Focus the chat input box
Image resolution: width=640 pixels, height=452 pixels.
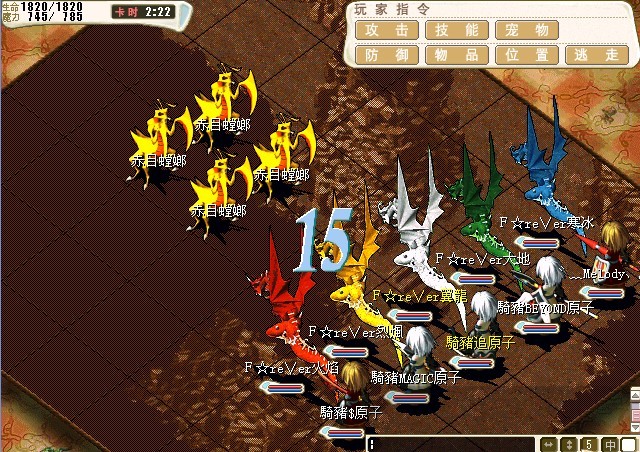[450, 444]
